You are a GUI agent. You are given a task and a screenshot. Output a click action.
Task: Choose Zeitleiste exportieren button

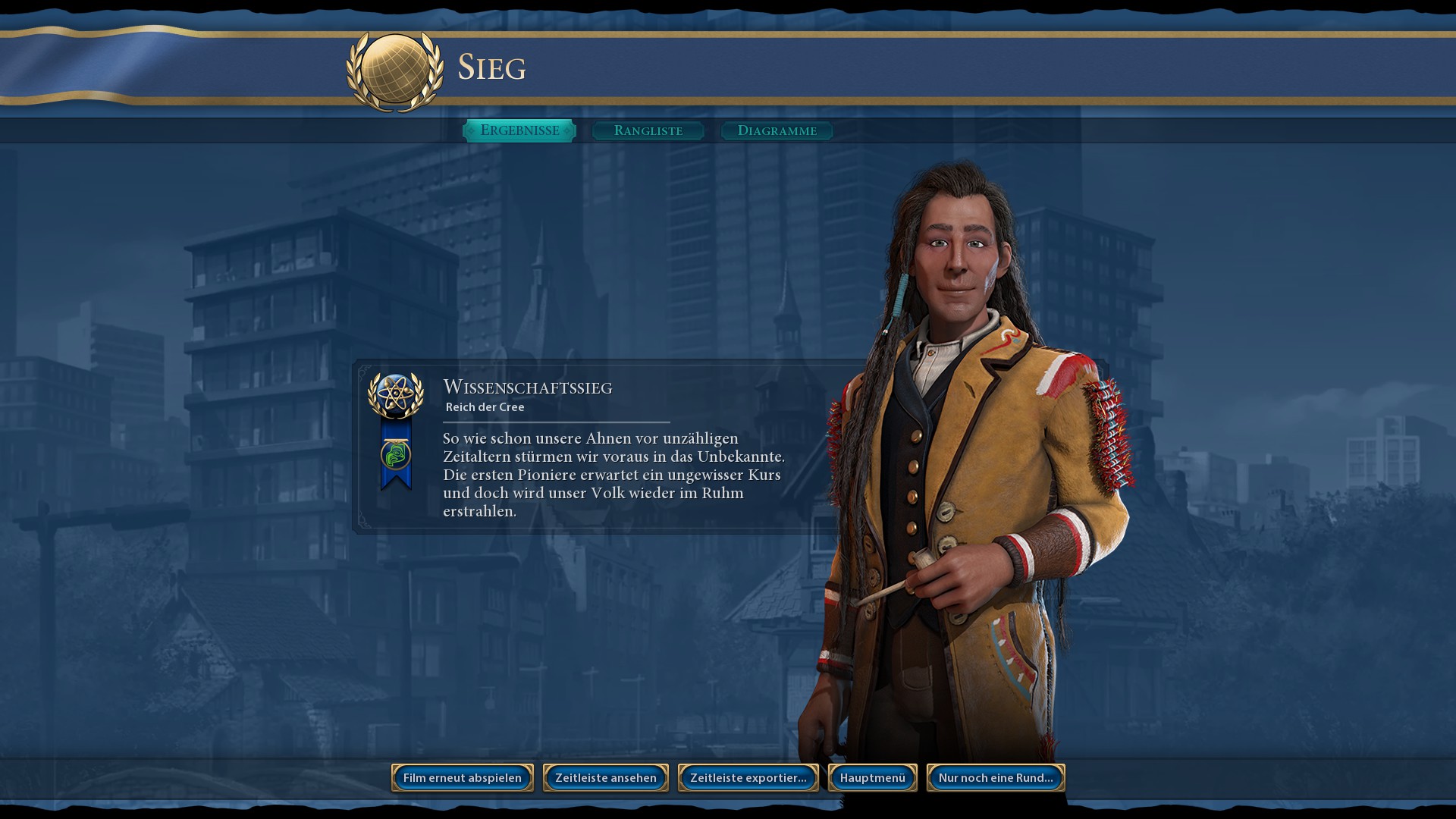(x=748, y=777)
